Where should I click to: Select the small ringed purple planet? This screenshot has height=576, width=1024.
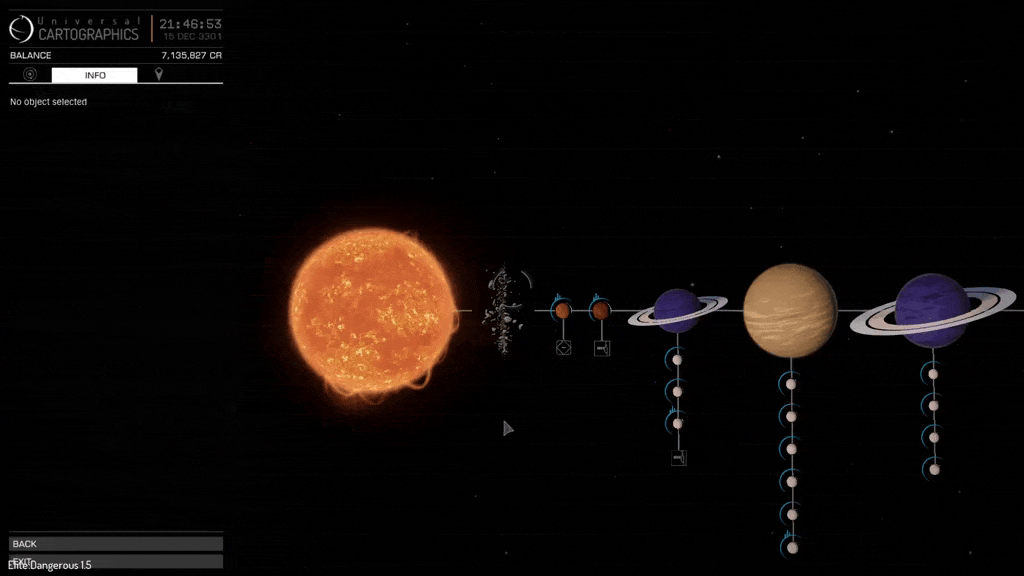point(677,310)
